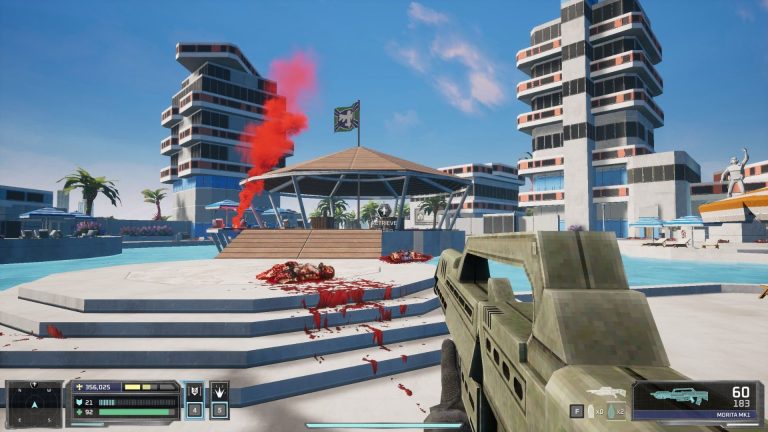Activate the burst ability icon in slot 5

[x=219, y=391]
